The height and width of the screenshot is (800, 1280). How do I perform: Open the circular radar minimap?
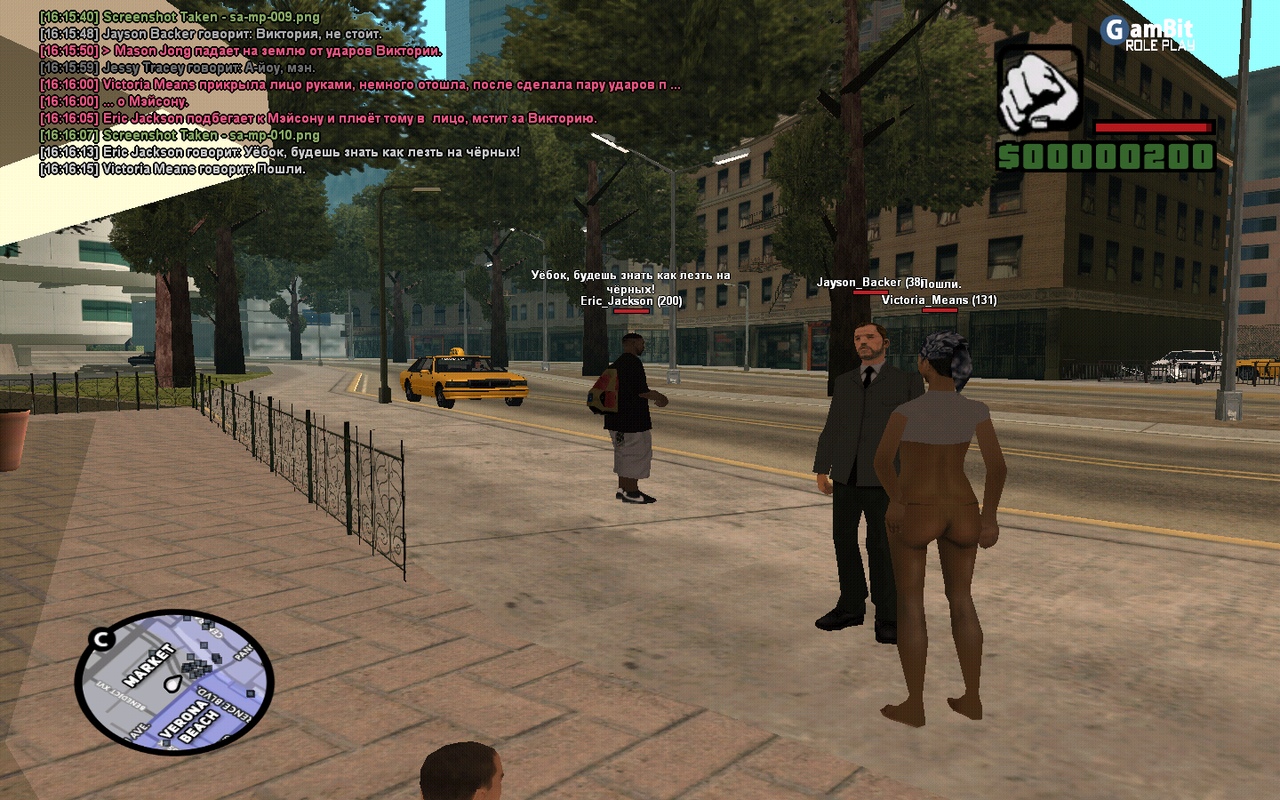174,682
